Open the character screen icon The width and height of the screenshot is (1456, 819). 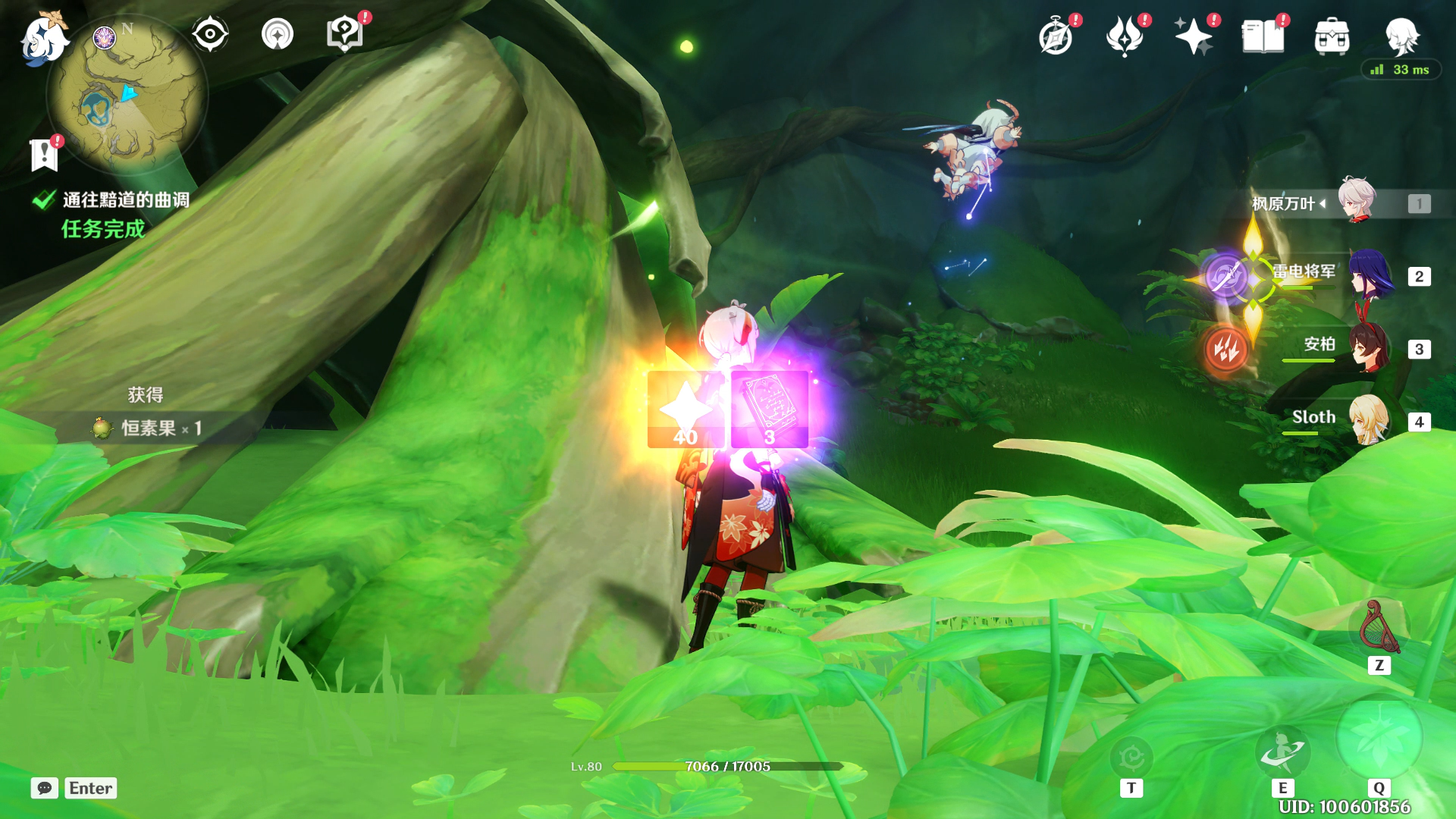pos(1401,36)
